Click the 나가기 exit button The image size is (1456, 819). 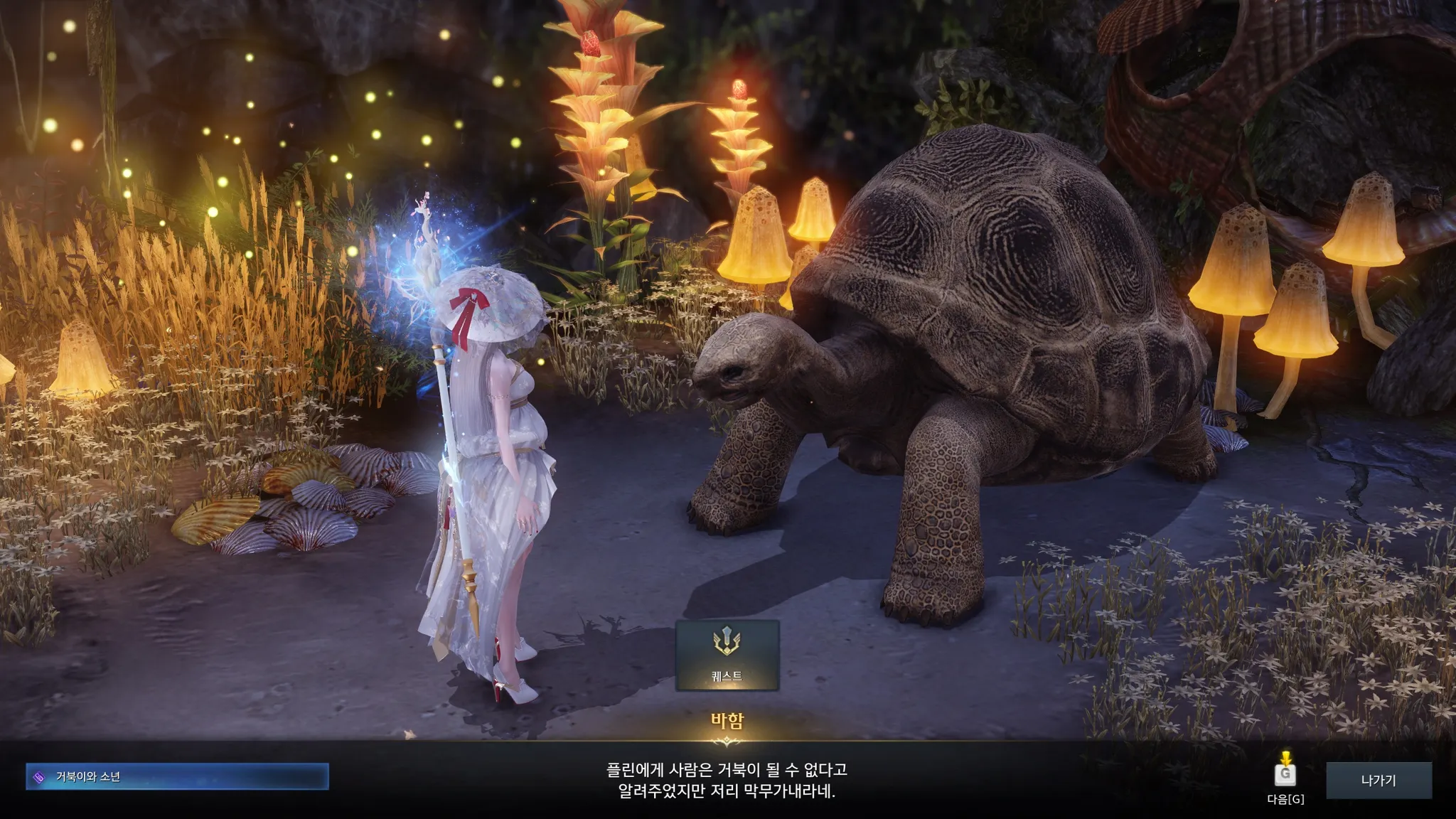[1379, 781]
